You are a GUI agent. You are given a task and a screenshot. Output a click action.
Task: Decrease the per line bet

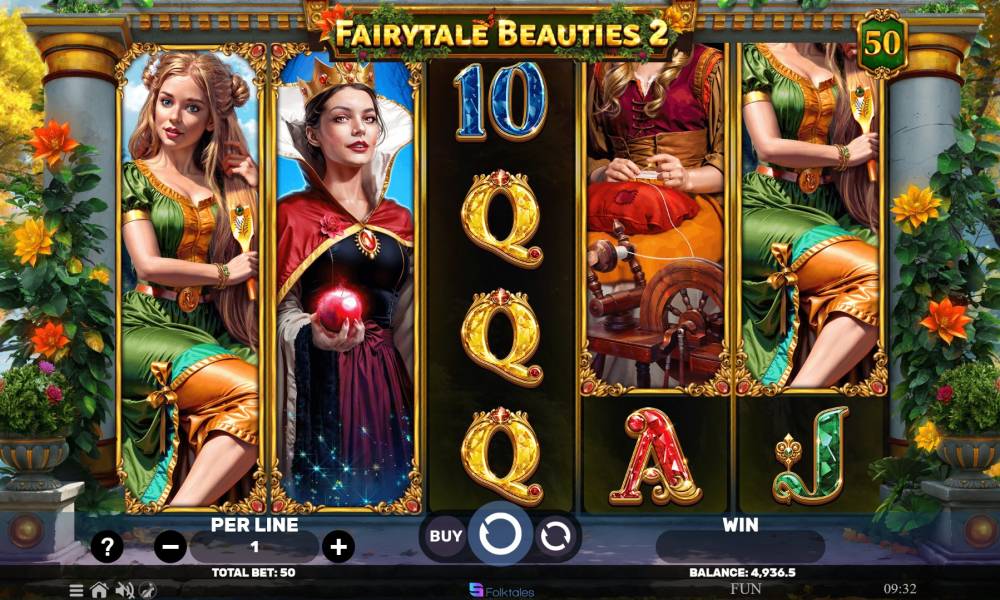171,547
